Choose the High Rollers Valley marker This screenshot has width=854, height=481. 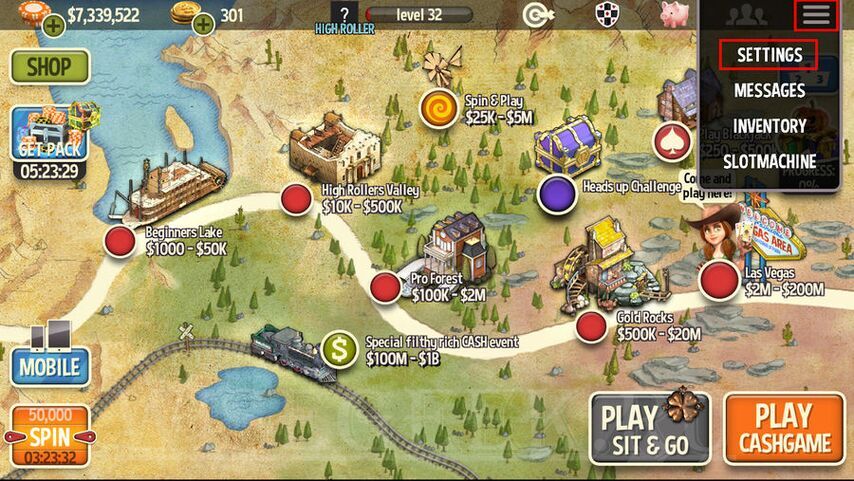click(x=294, y=198)
